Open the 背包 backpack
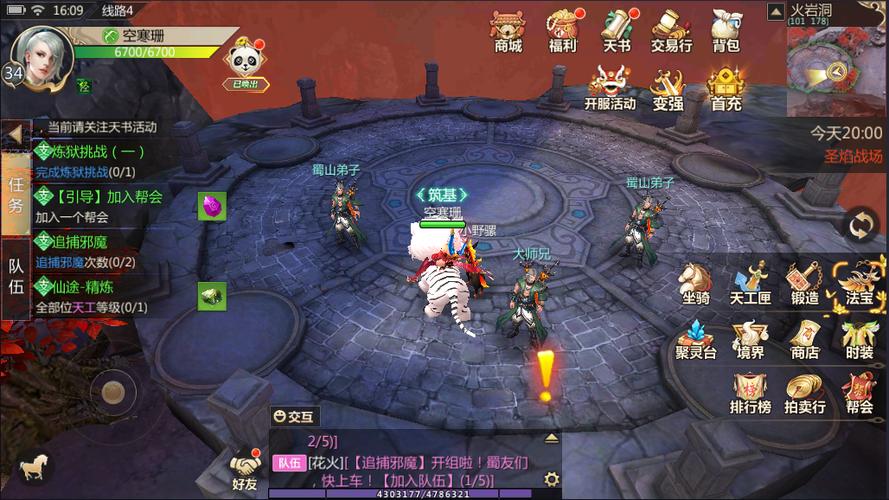 click(725, 30)
